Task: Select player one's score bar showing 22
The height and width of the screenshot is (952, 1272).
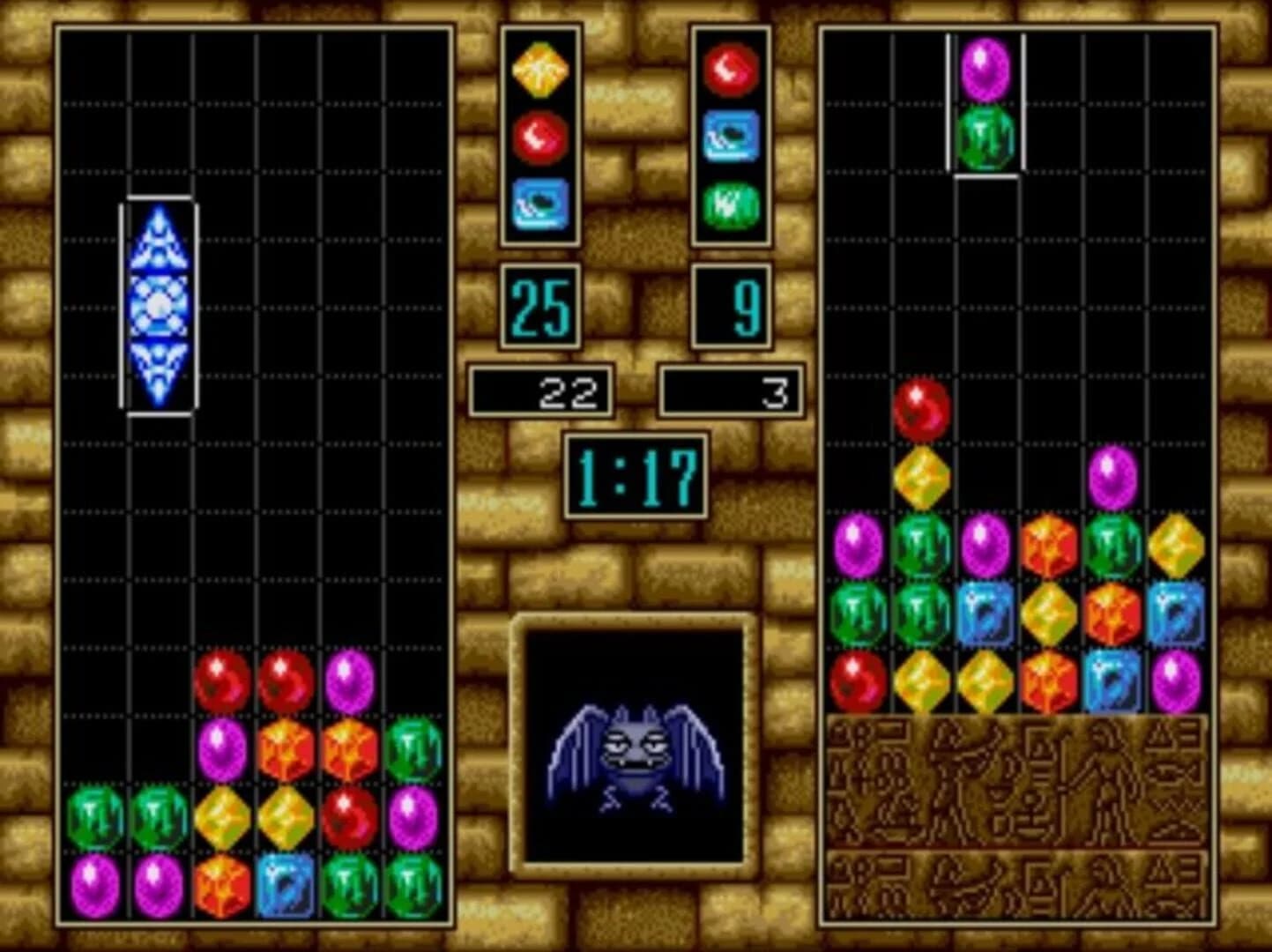Action: tap(541, 391)
